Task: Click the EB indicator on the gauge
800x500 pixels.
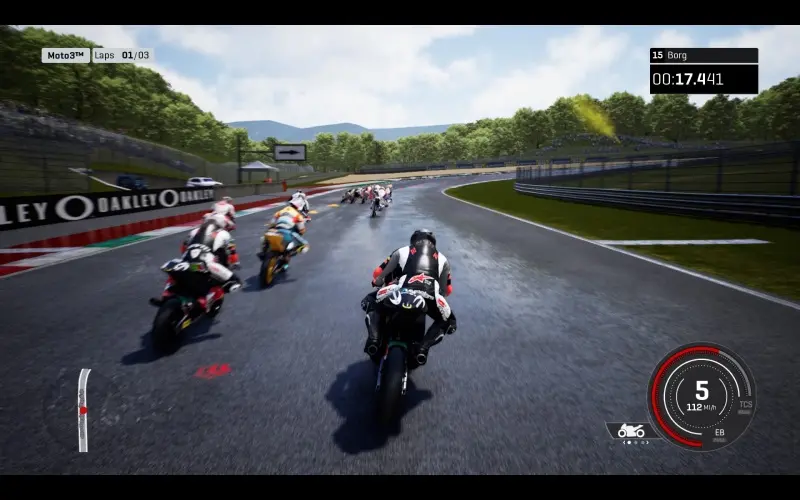Action: click(x=719, y=433)
